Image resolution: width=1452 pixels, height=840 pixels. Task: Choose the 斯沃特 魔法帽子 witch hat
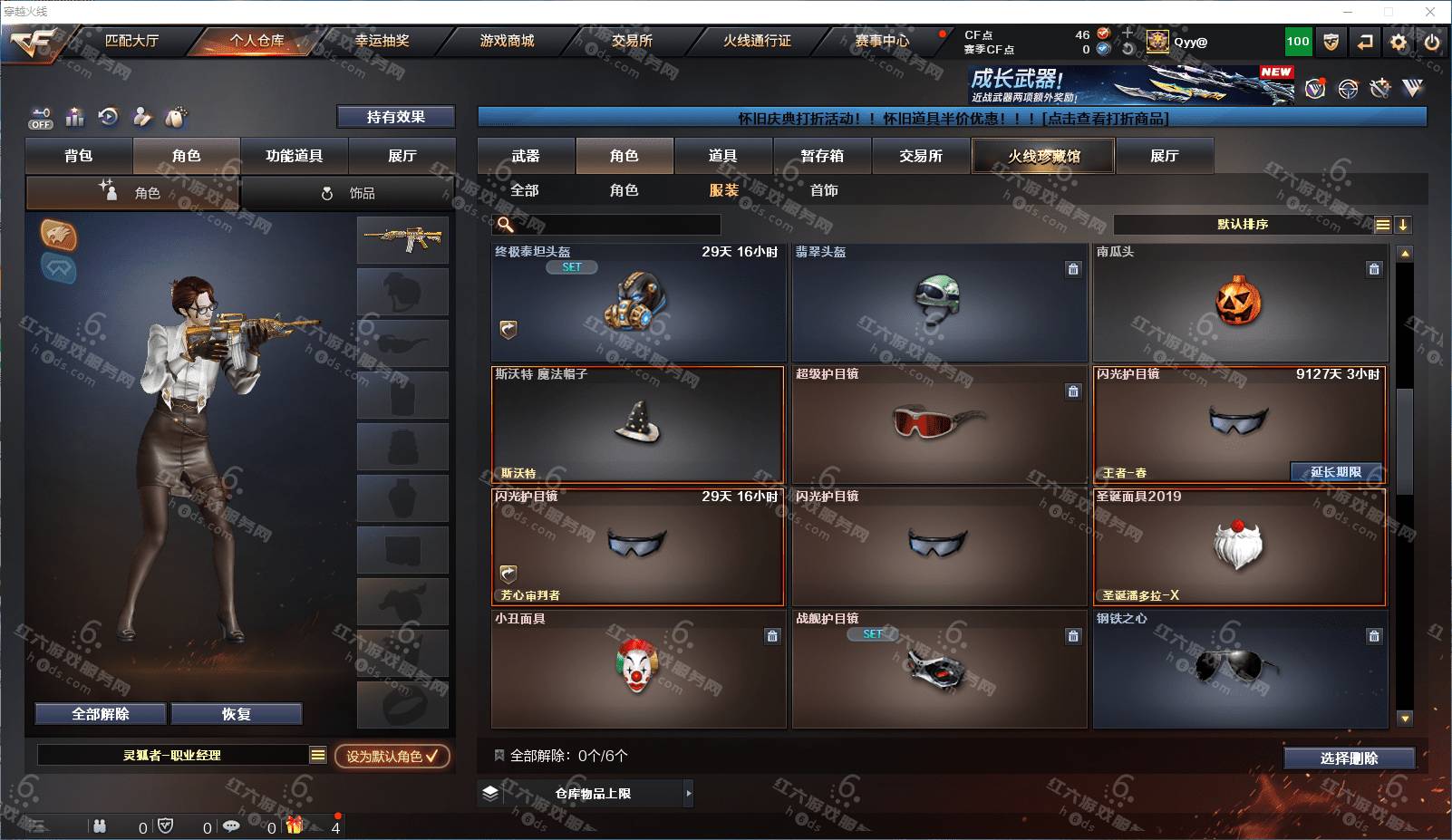[637, 424]
